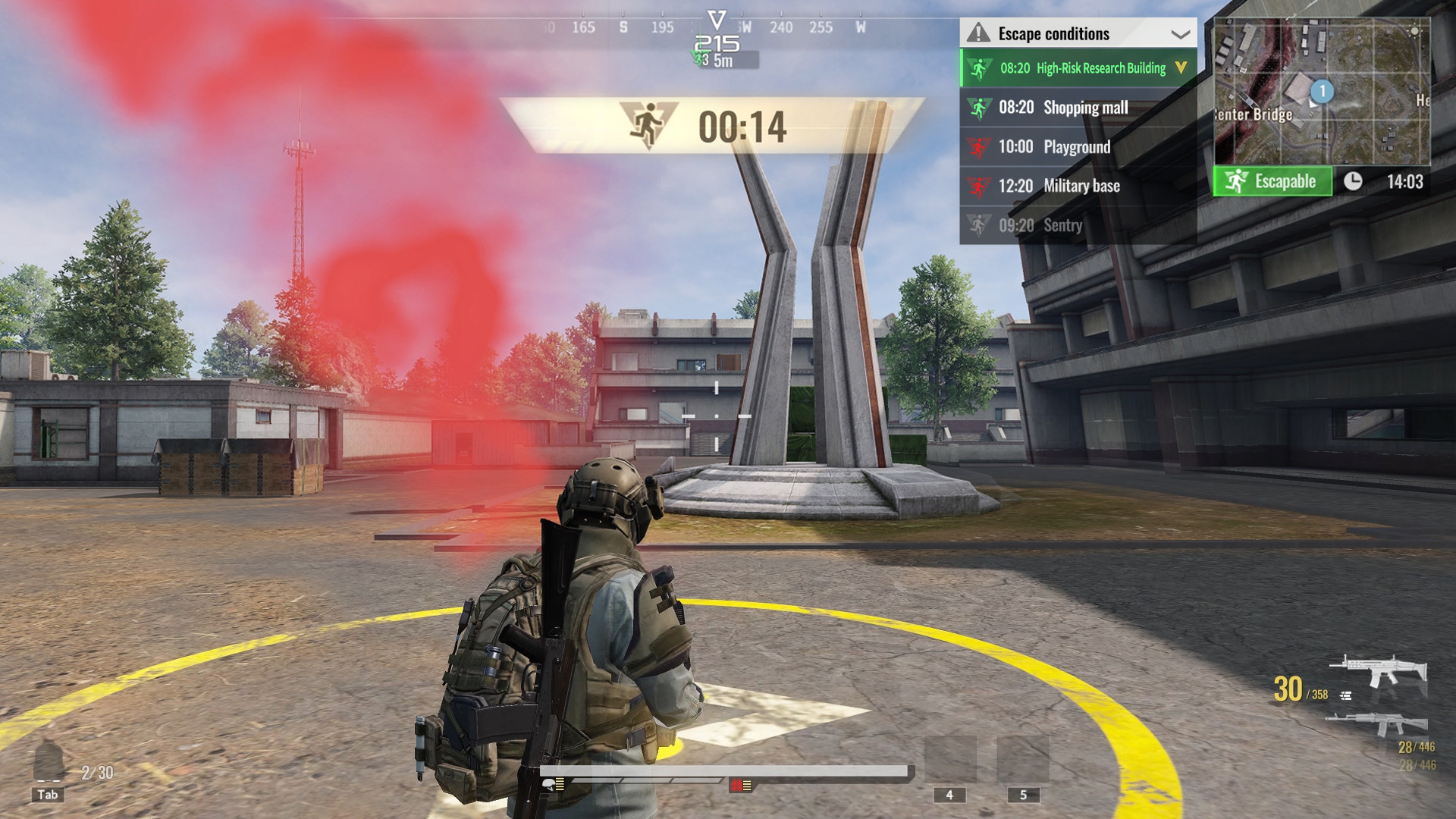The width and height of the screenshot is (1456, 819).
Task: Toggle the highlighted High-Risk Research Building condition
Action: (x=1077, y=67)
